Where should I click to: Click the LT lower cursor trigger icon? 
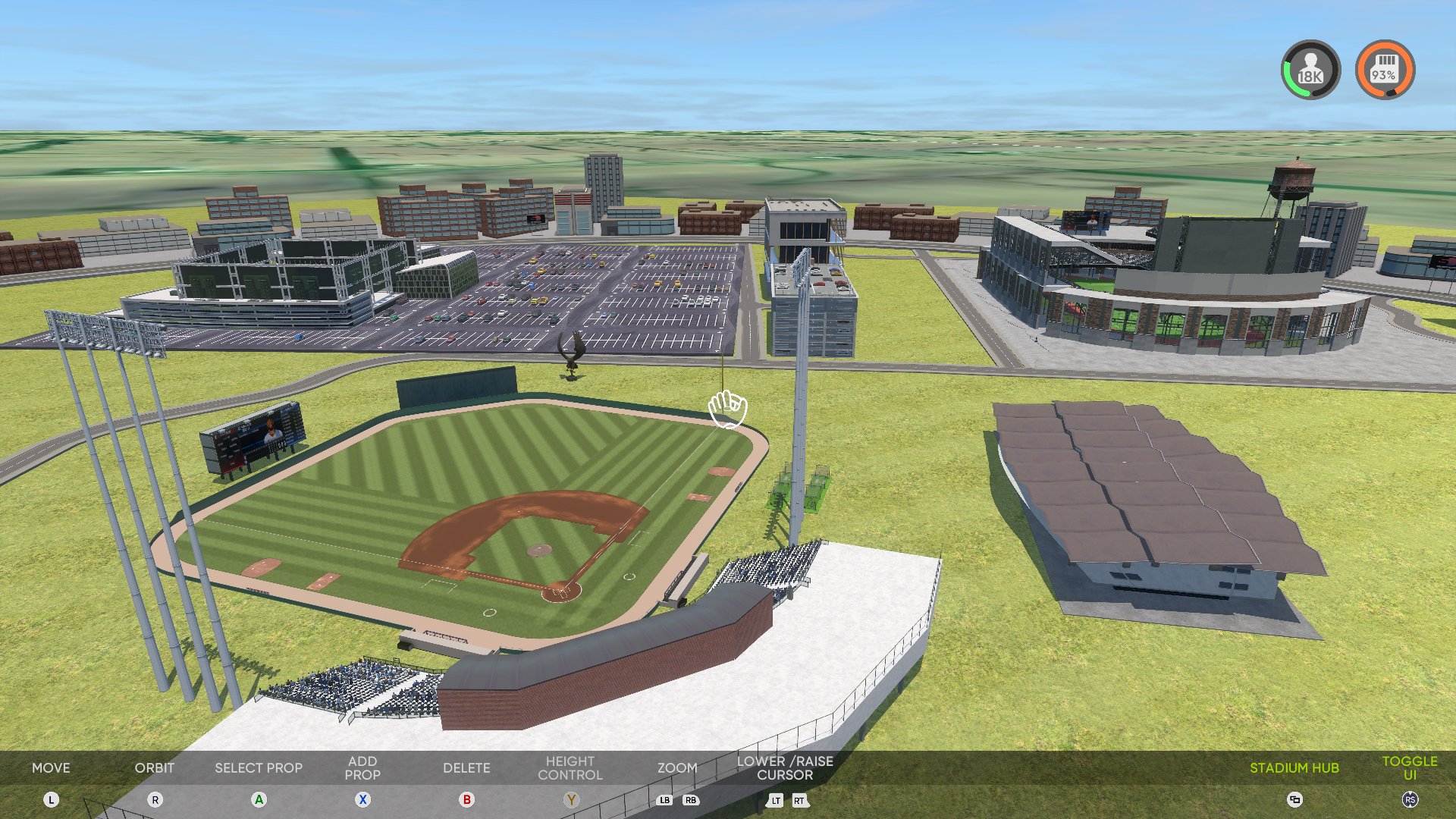pyautogui.click(x=775, y=800)
